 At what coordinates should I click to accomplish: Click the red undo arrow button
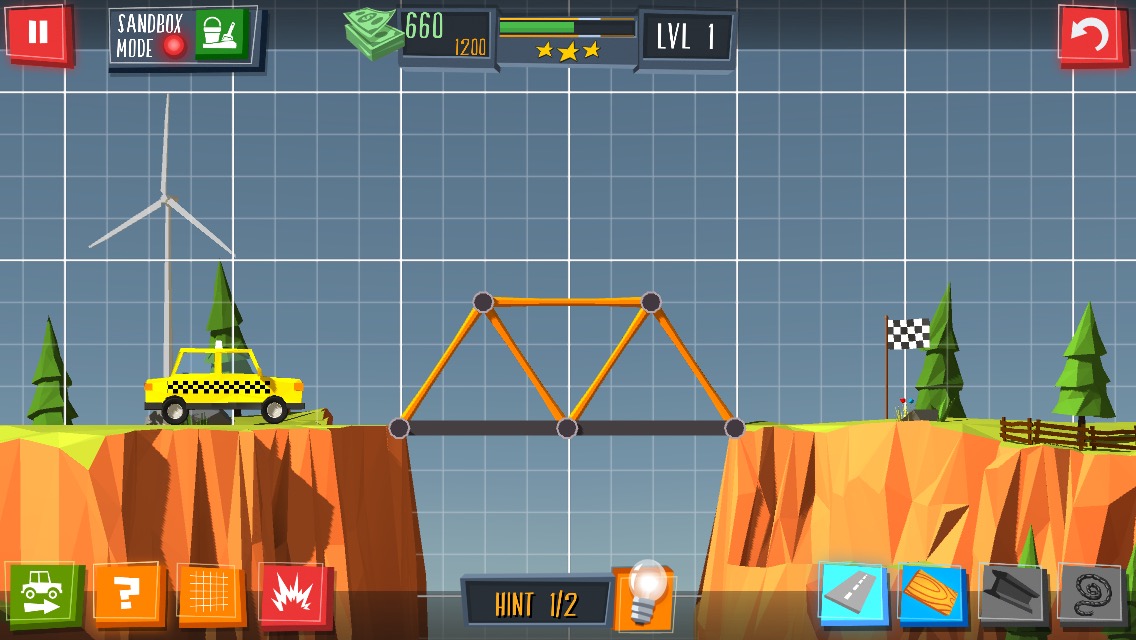tap(1091, 36)
